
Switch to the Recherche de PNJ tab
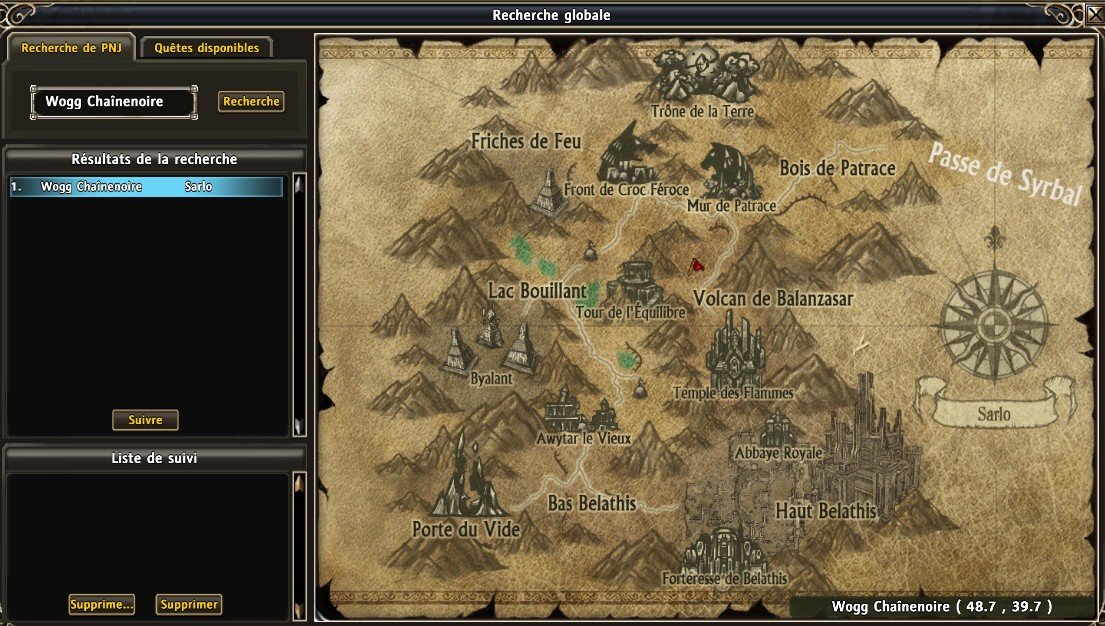70,47
